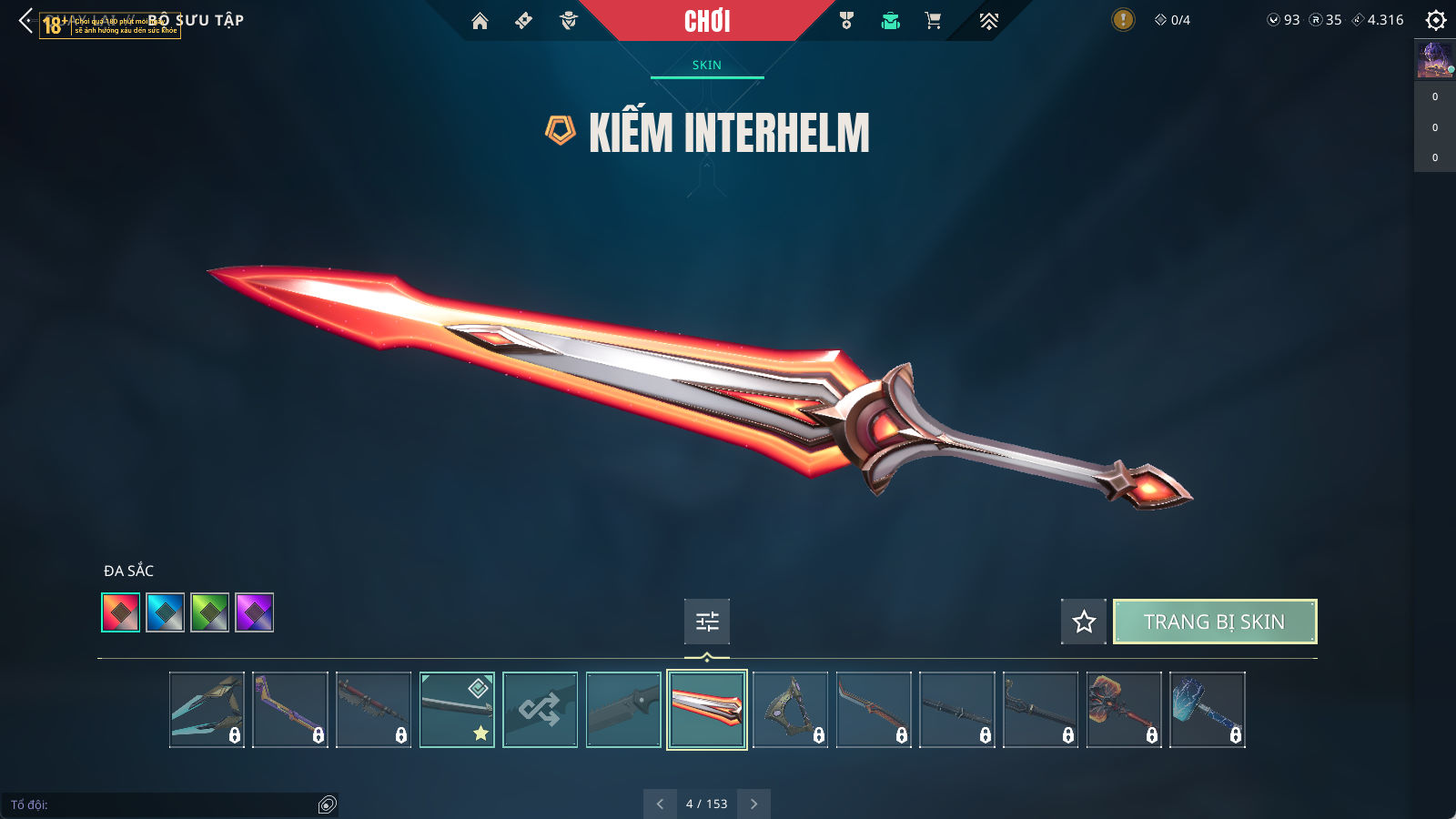Open the store shopping cart icon

coord(933,21)
